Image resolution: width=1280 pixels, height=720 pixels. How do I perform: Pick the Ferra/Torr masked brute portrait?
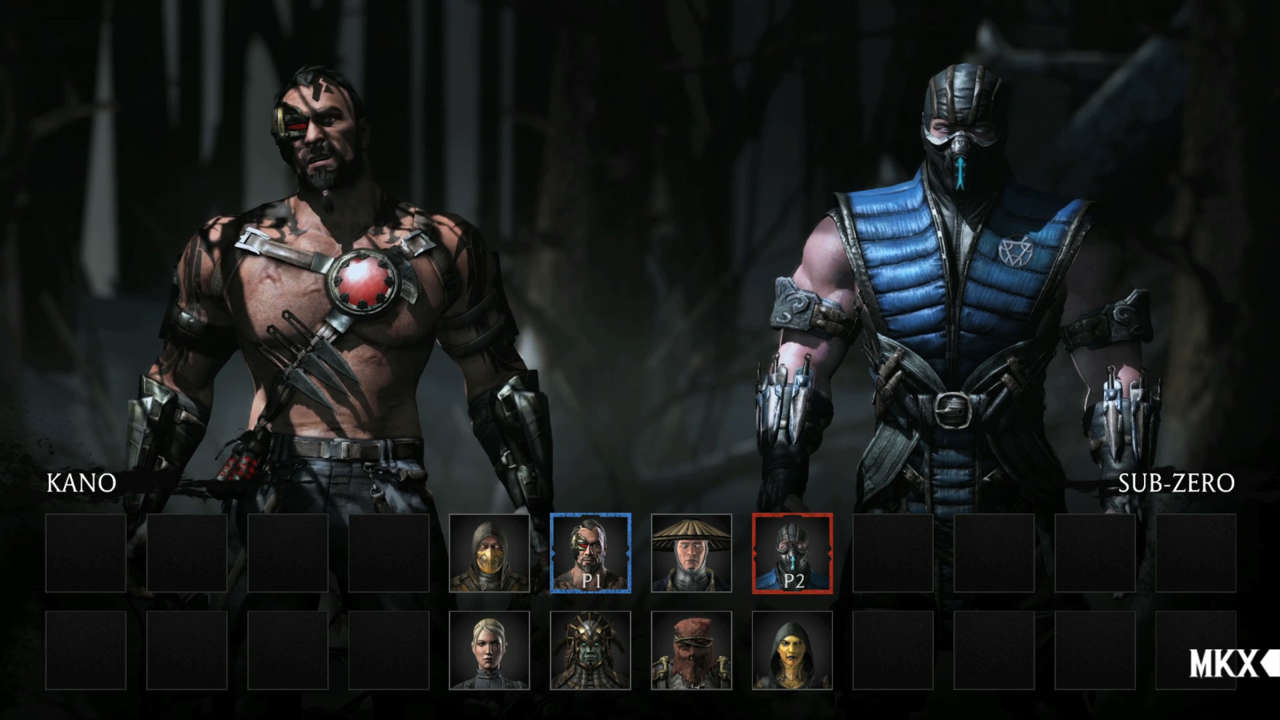[x=691, y=650]
